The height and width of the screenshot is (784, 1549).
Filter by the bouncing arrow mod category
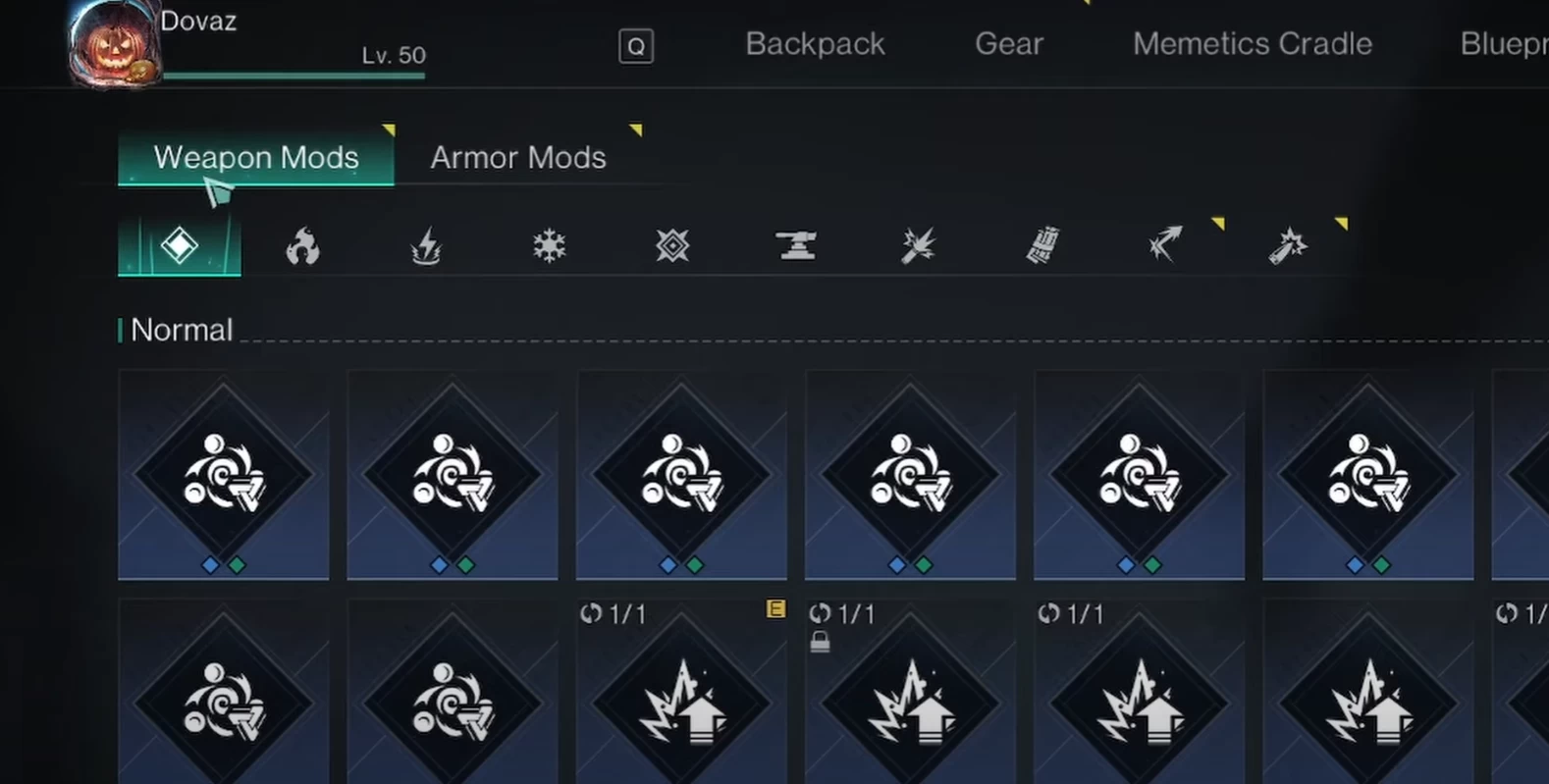tap(1165, 245)
